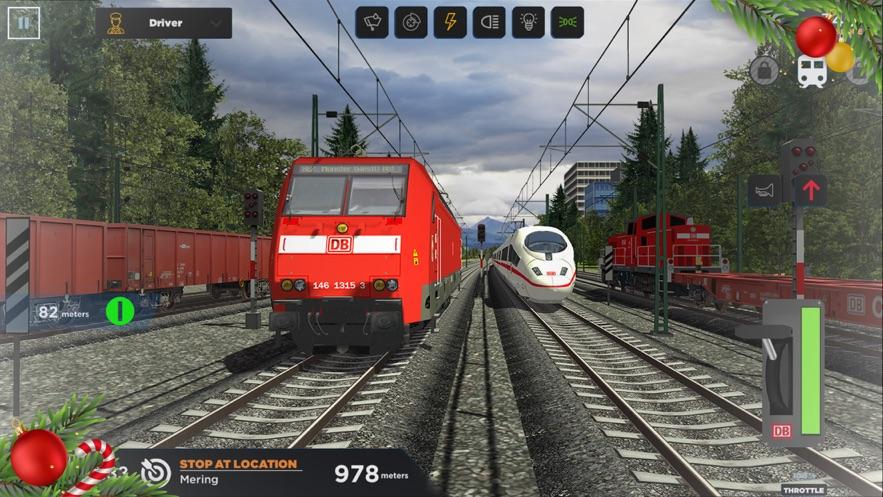883x497 pixels.
Task: Toggle the yellow lightning bolt power icon
Action: tap(450, 22)
